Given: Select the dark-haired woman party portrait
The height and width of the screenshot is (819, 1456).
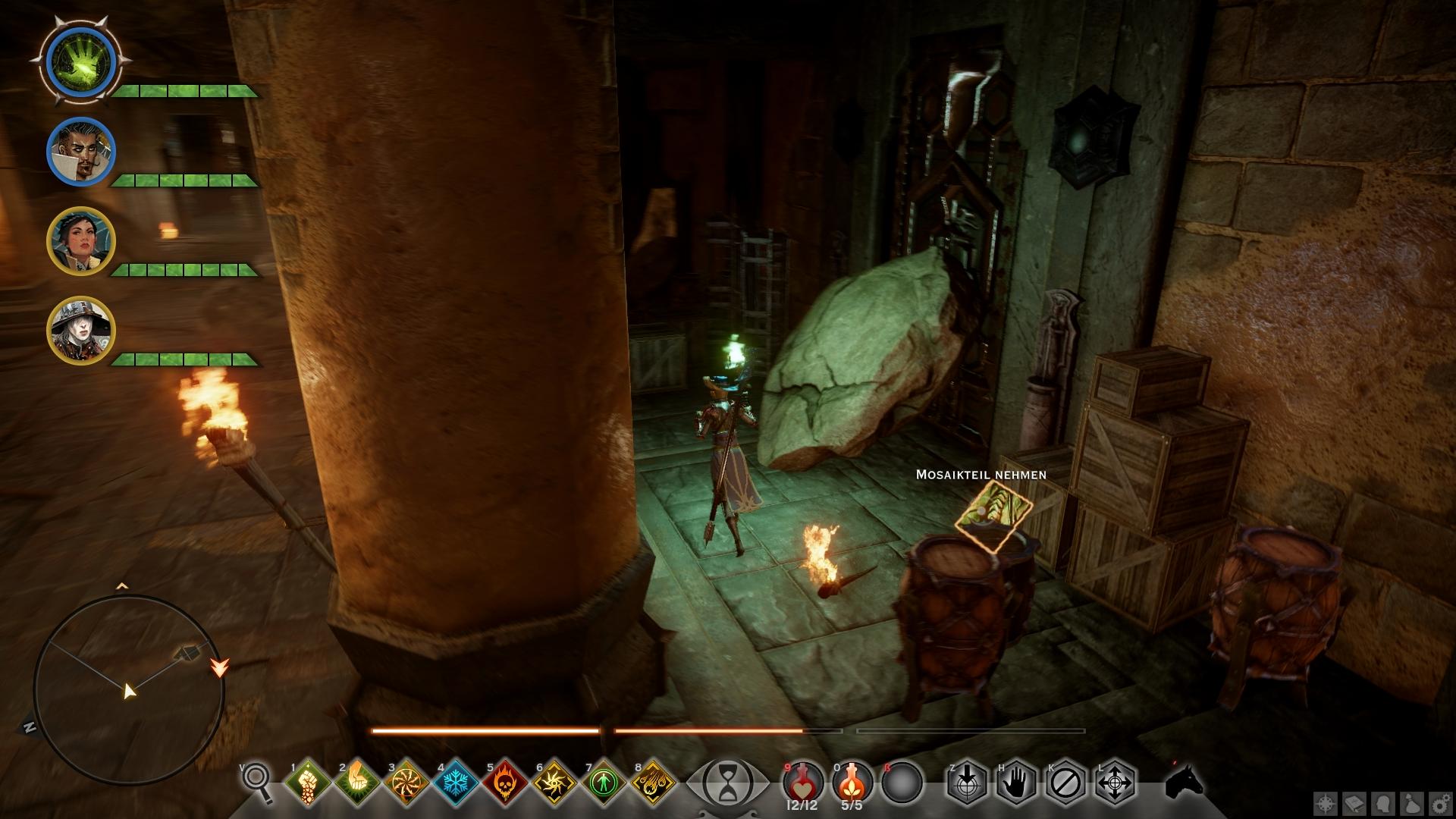Looking at the screenshot, I should [x=81, y=240].
